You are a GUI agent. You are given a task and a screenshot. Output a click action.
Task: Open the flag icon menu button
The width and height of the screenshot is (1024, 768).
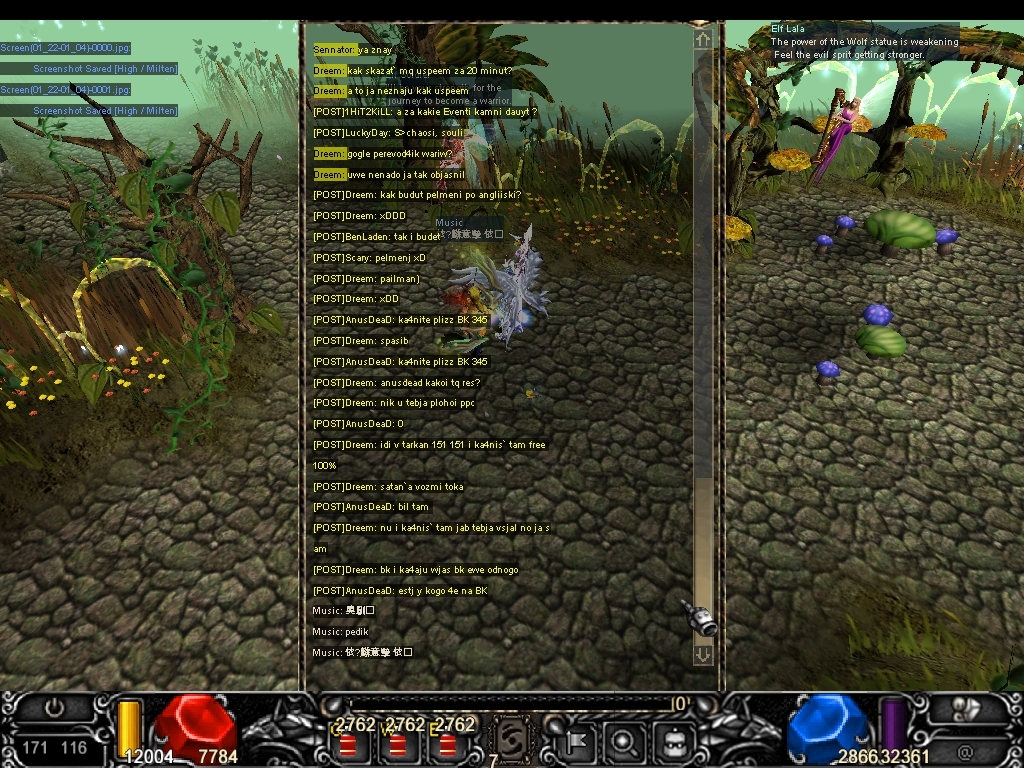pos(577,742)
